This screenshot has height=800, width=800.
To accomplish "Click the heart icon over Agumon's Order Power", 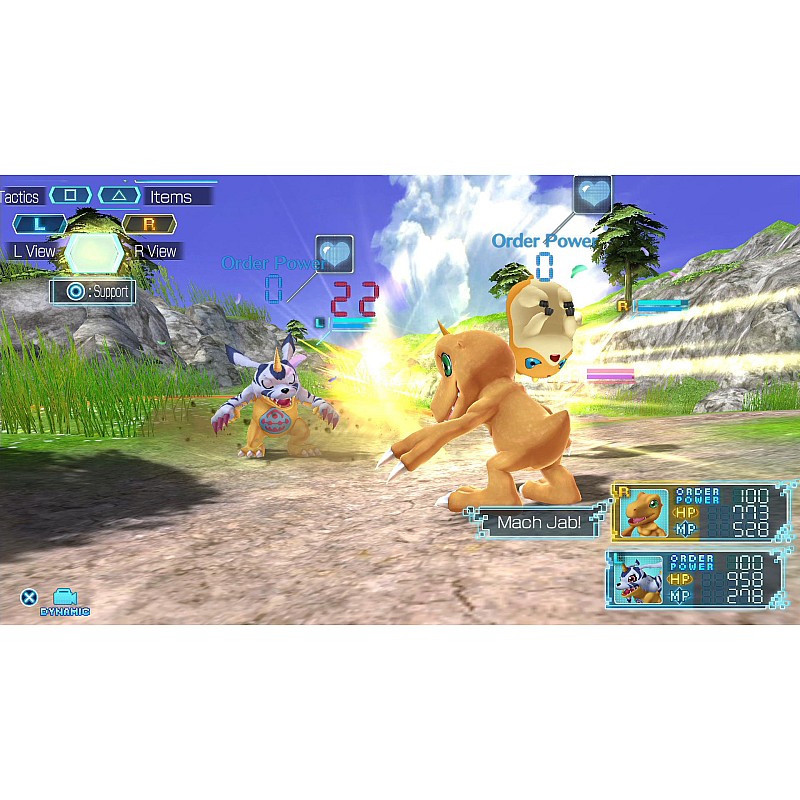I will point(592,195).
